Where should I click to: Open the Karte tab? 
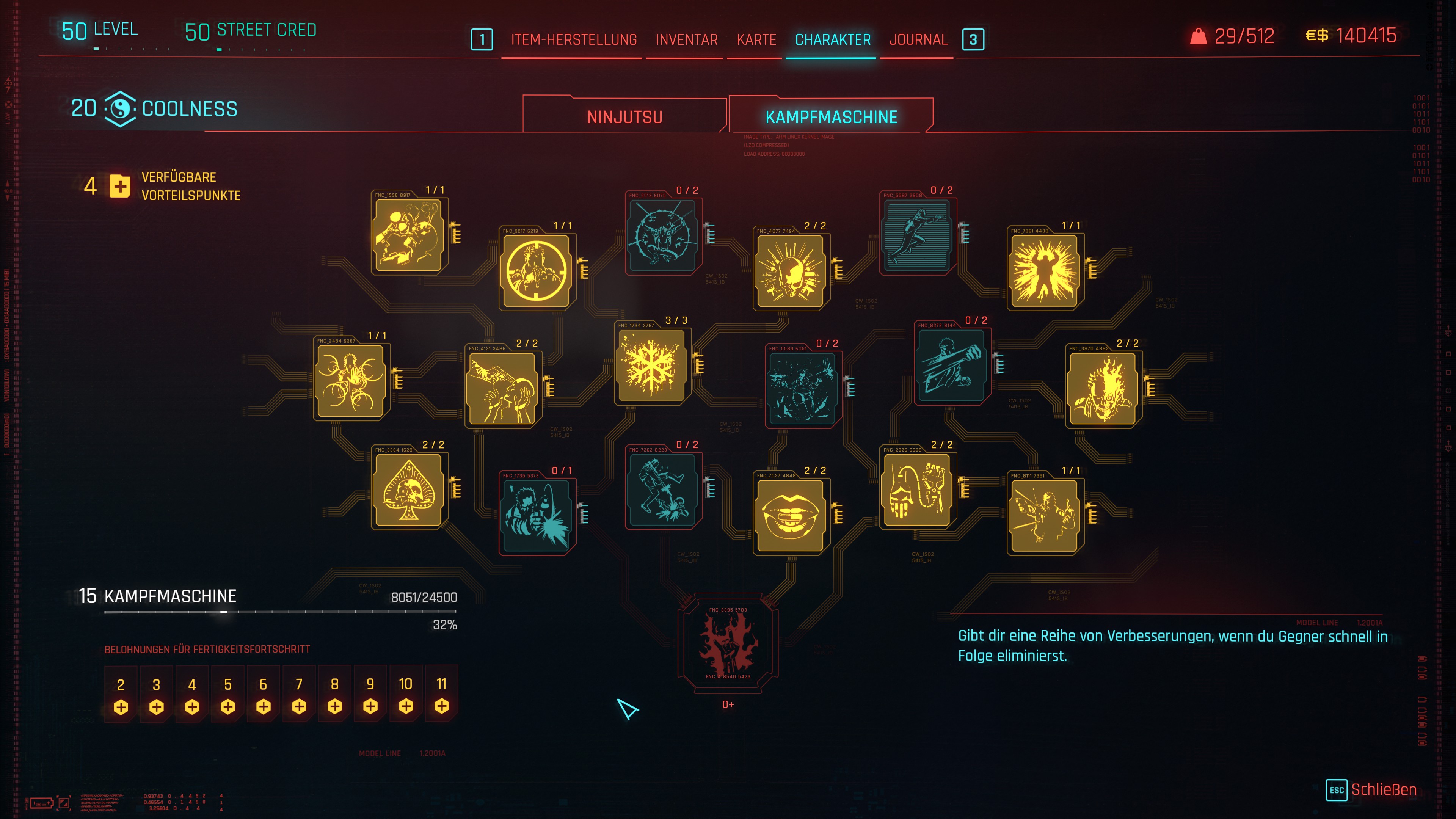pyautogui.click(x=756, y=39)
